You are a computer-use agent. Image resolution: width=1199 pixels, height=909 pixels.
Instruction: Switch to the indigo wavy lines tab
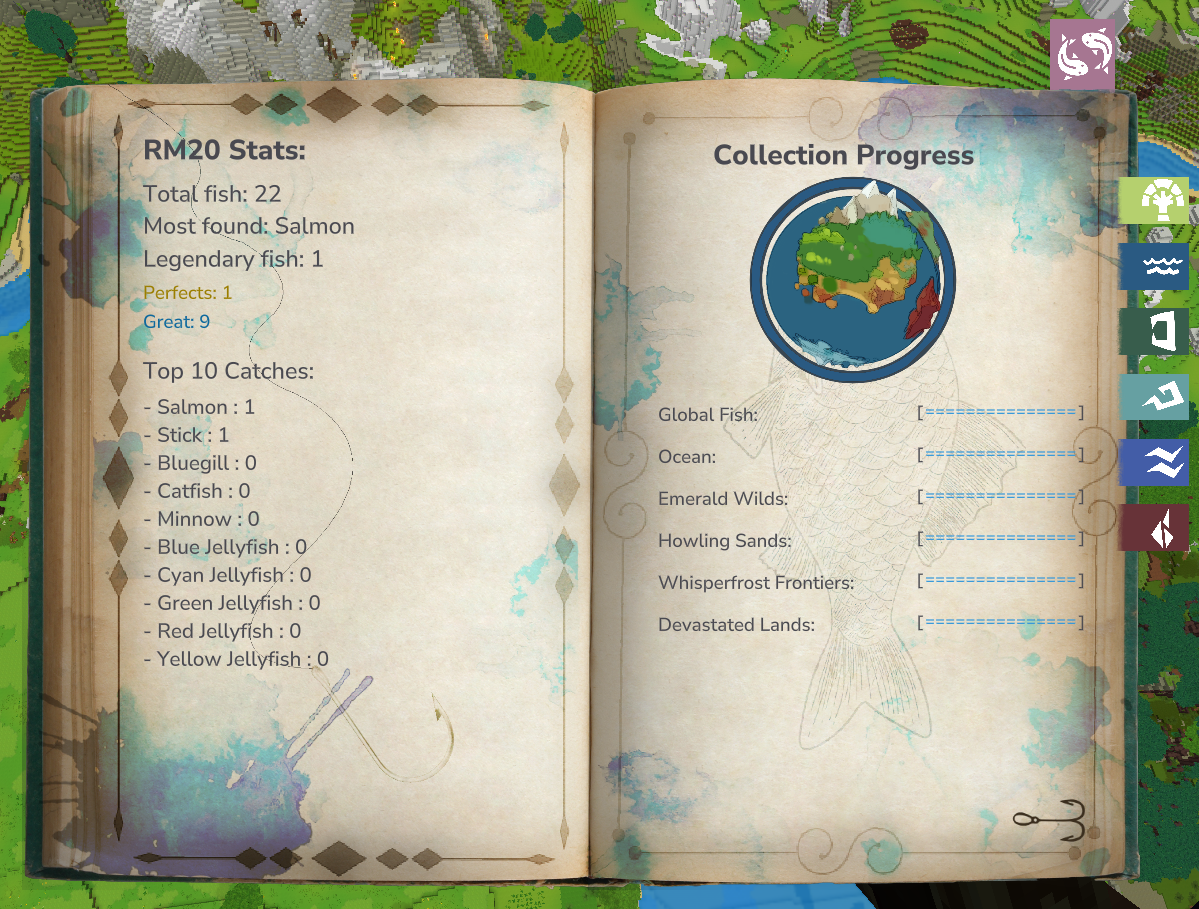point(1154,463)
